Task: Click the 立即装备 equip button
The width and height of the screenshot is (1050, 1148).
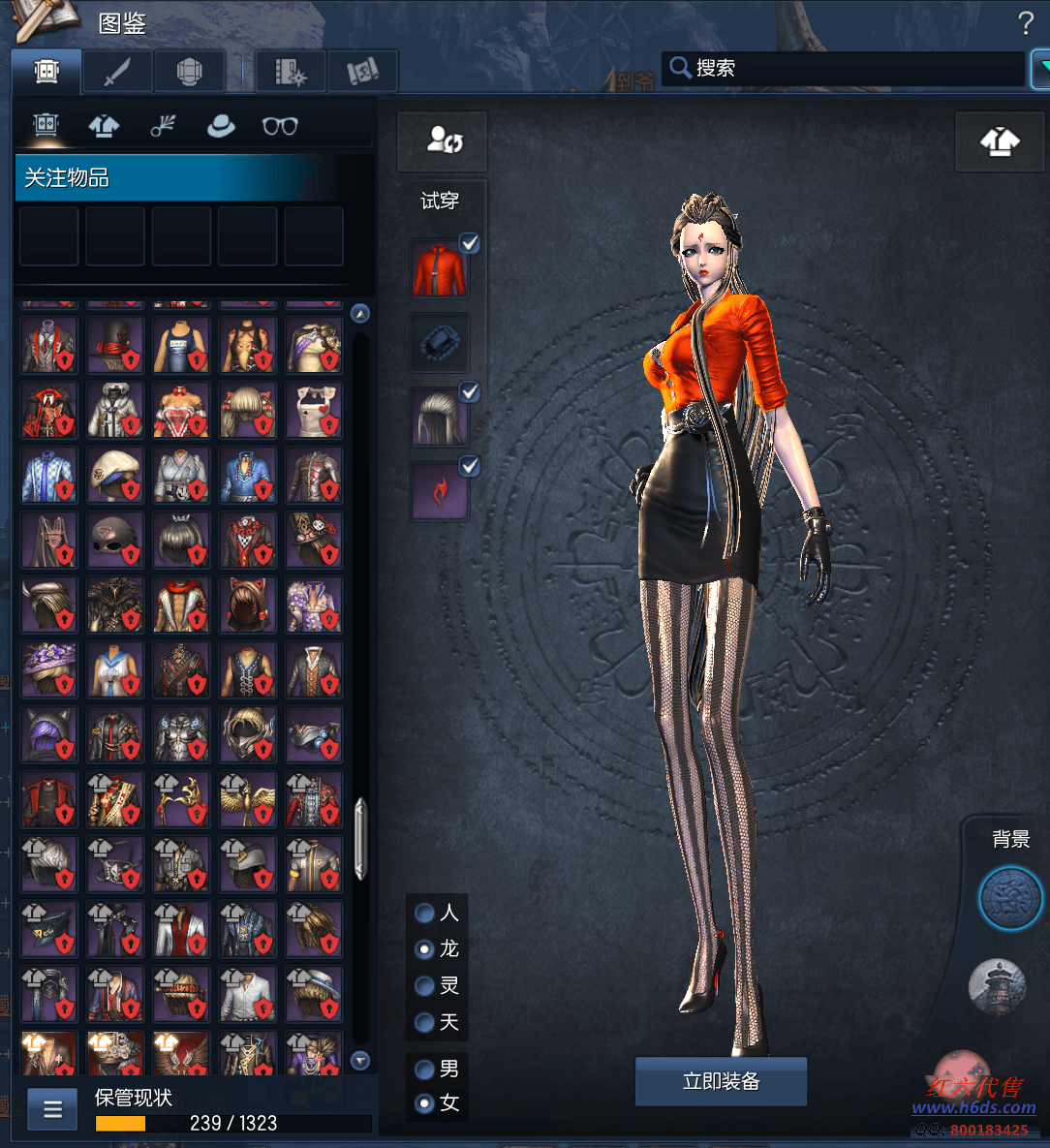Action: 721,1081
